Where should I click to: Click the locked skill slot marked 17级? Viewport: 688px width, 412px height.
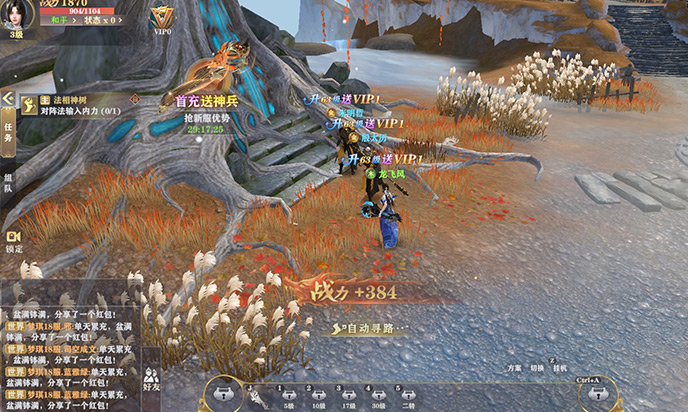[x=349, y=396]
